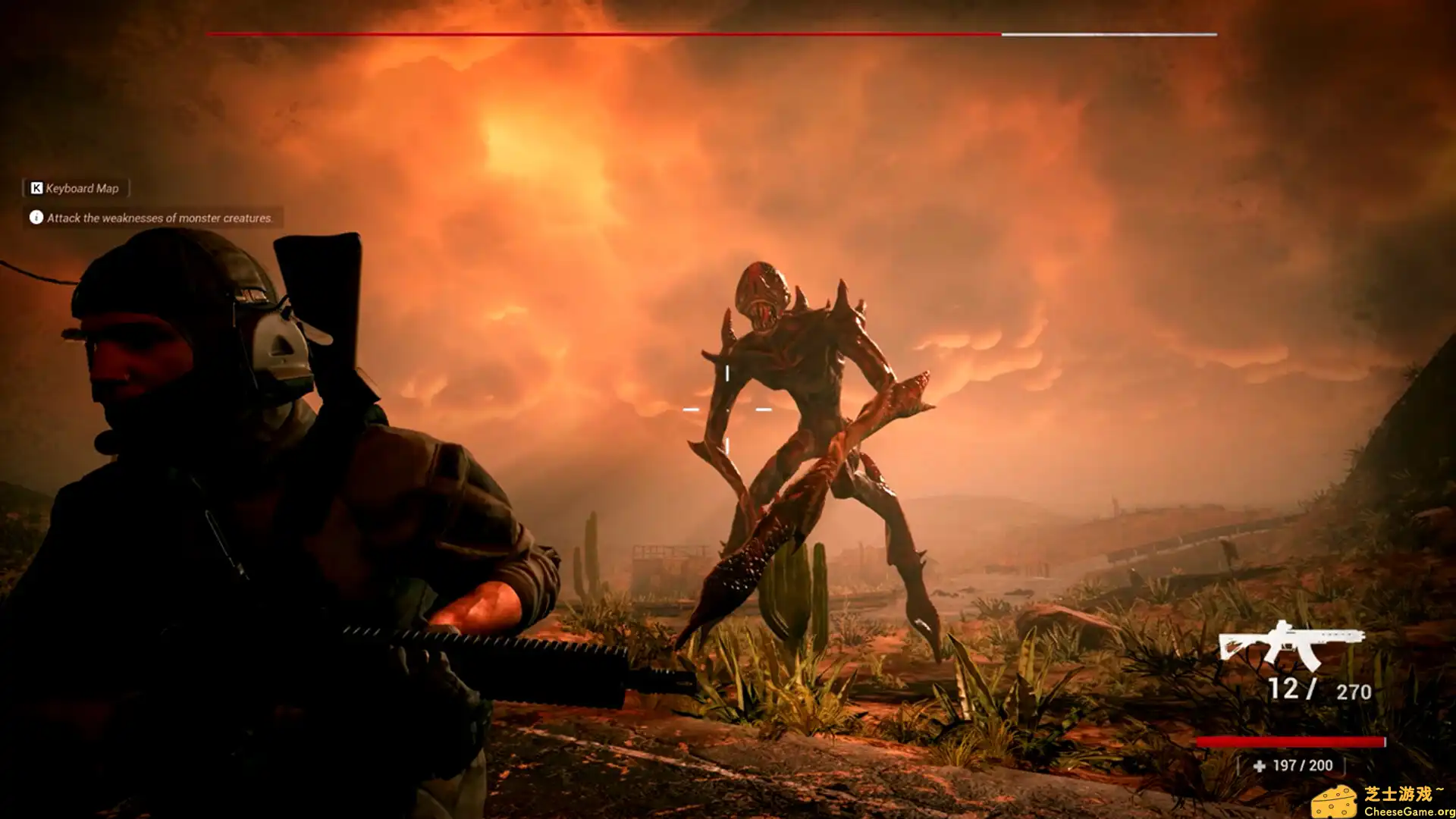1456x819 pixels.
Task: Select the monster weakness objective hint
Action: click(152, 218)
